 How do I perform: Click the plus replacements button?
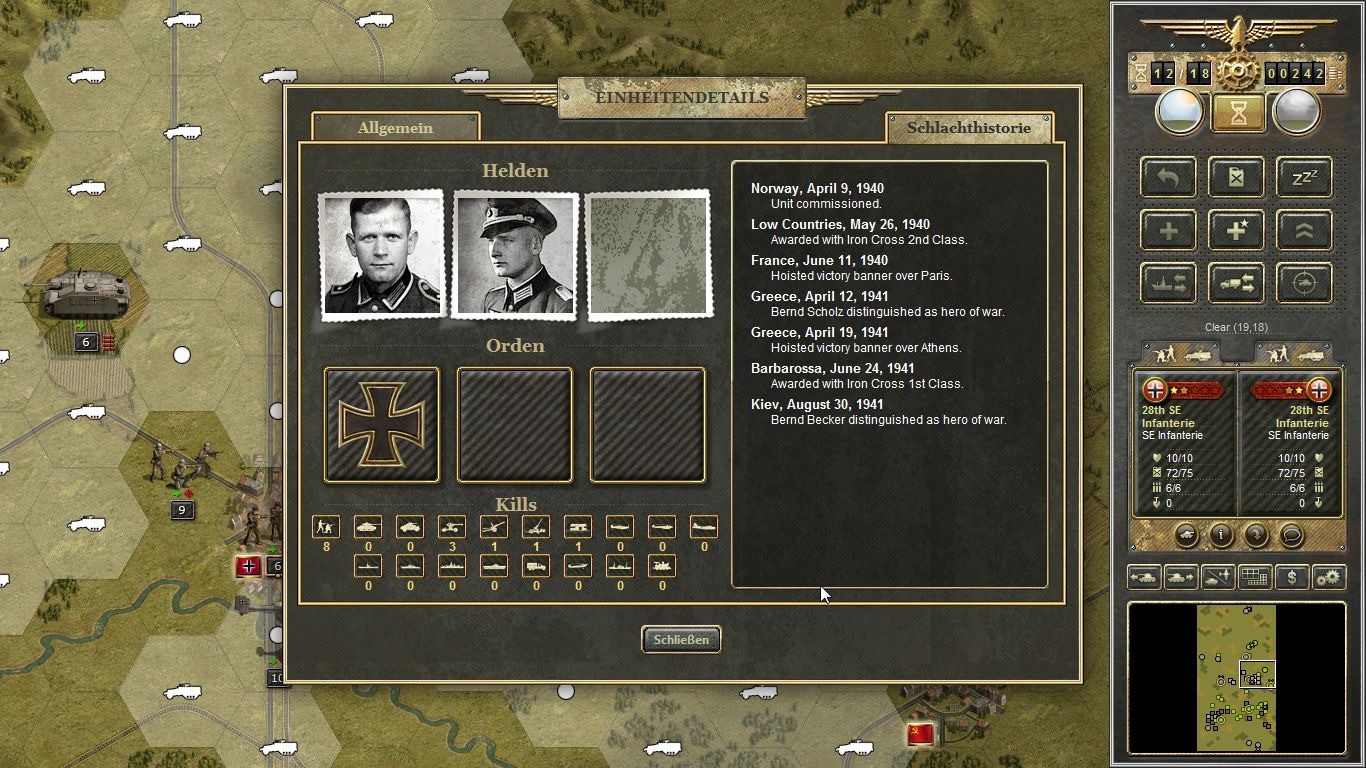point(1168,231)
